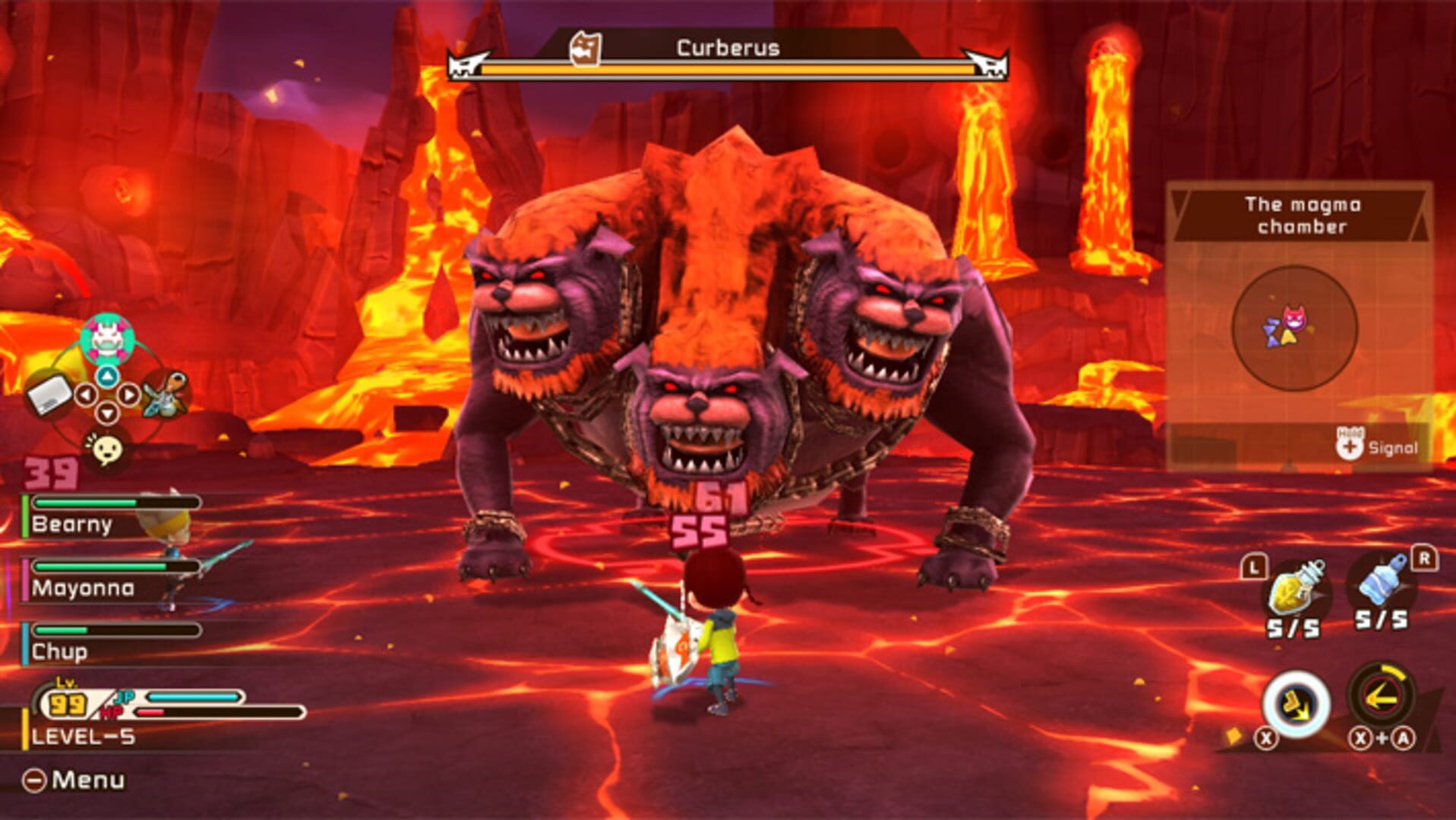Select Bearny's party nameplate

(x=72, y=525)
